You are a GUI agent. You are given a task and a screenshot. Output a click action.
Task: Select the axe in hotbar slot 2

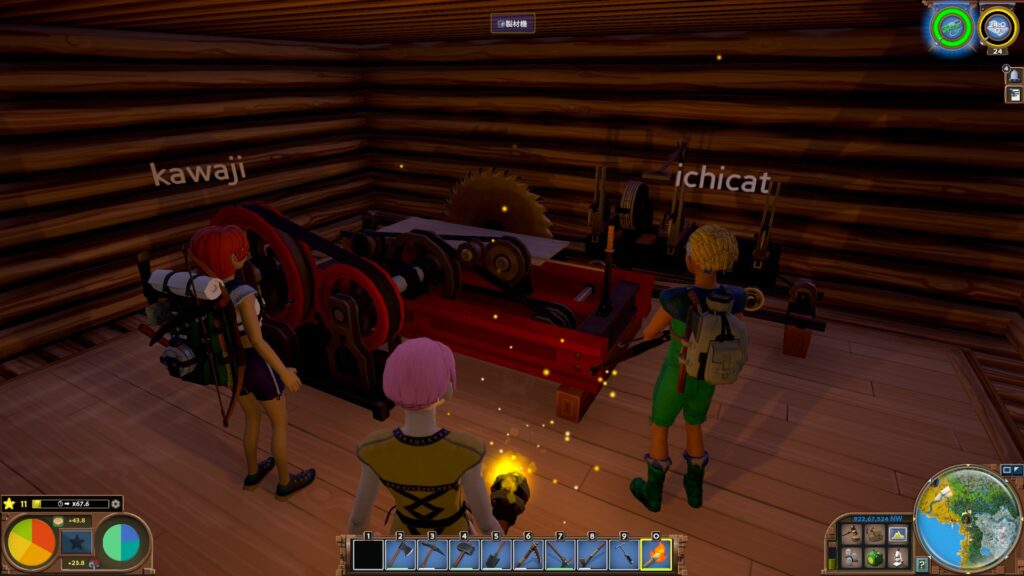click(x=400, y=553)
